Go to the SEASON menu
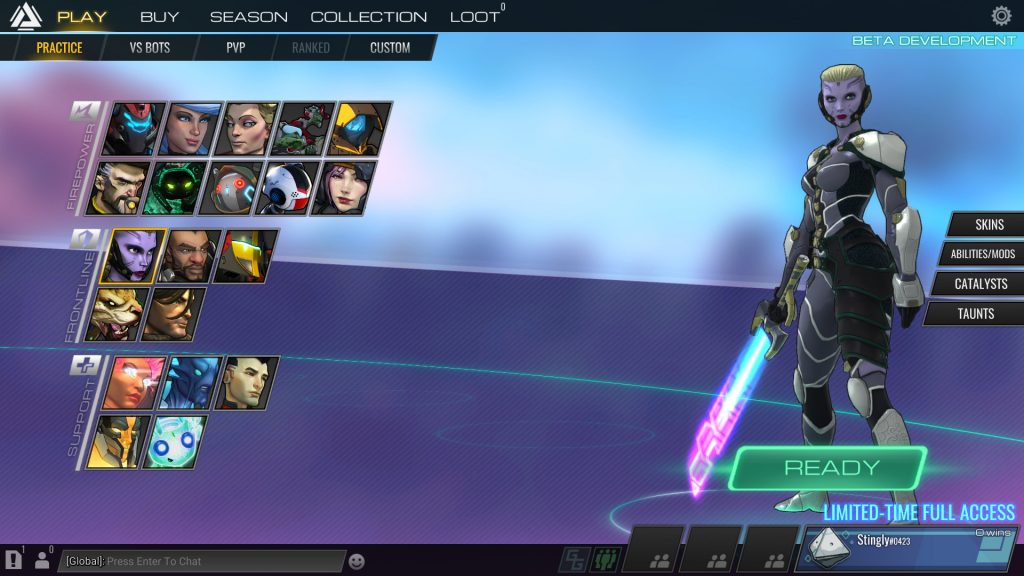The height and width of the screenshot is (576, 1024). tap(248, 16)
